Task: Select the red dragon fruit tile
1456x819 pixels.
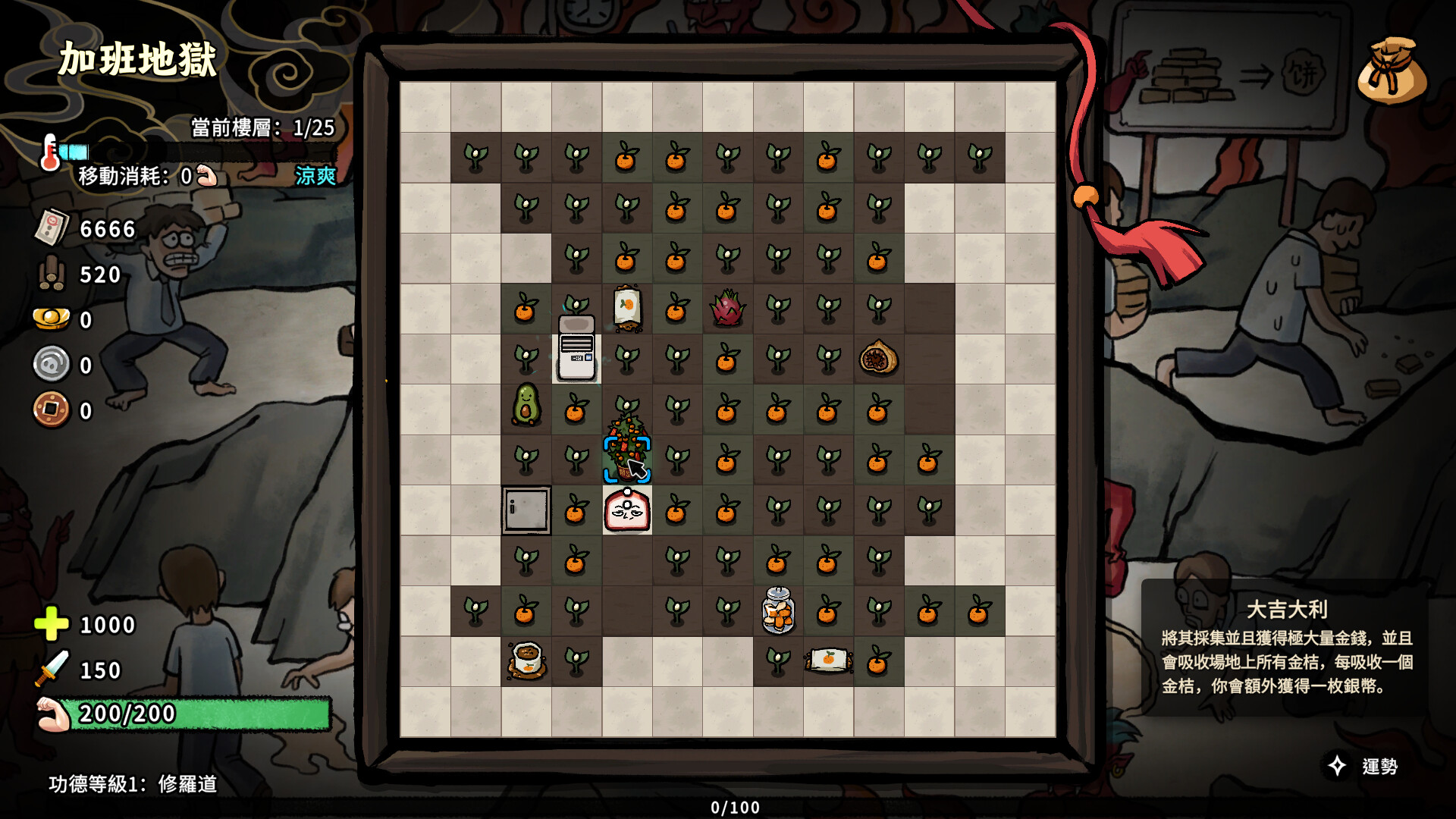Action: (727, 309)
